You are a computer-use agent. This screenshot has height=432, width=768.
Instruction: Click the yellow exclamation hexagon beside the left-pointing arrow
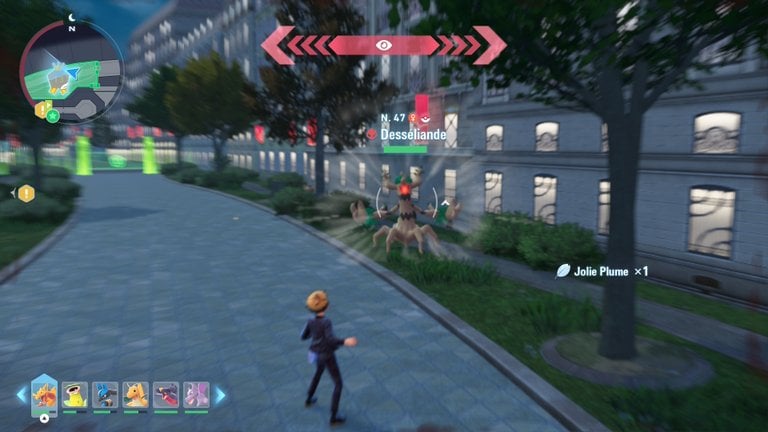tap(26, 193)
